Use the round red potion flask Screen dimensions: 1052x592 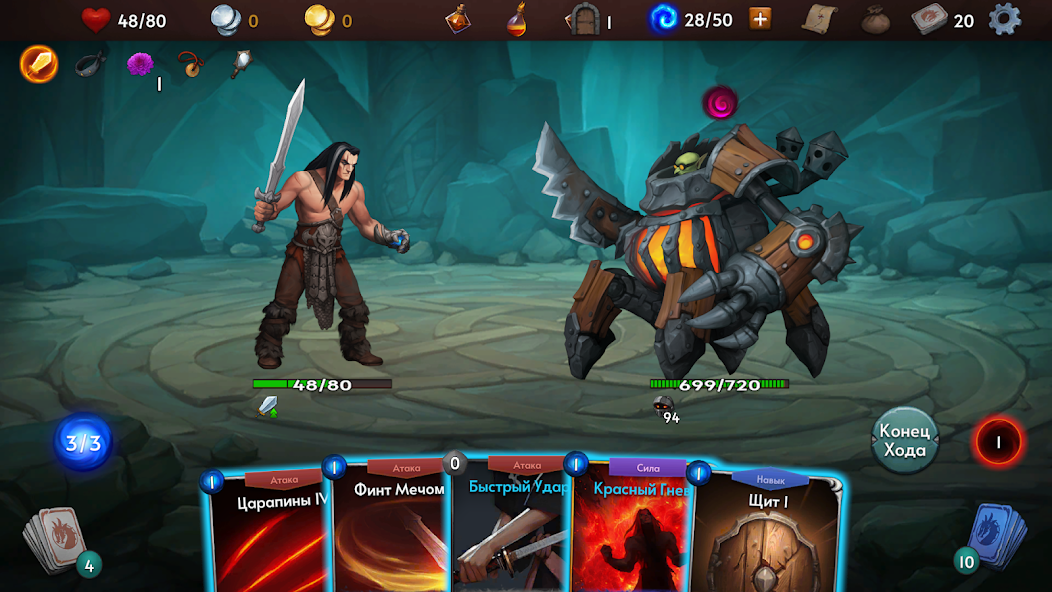click(516, 19)
